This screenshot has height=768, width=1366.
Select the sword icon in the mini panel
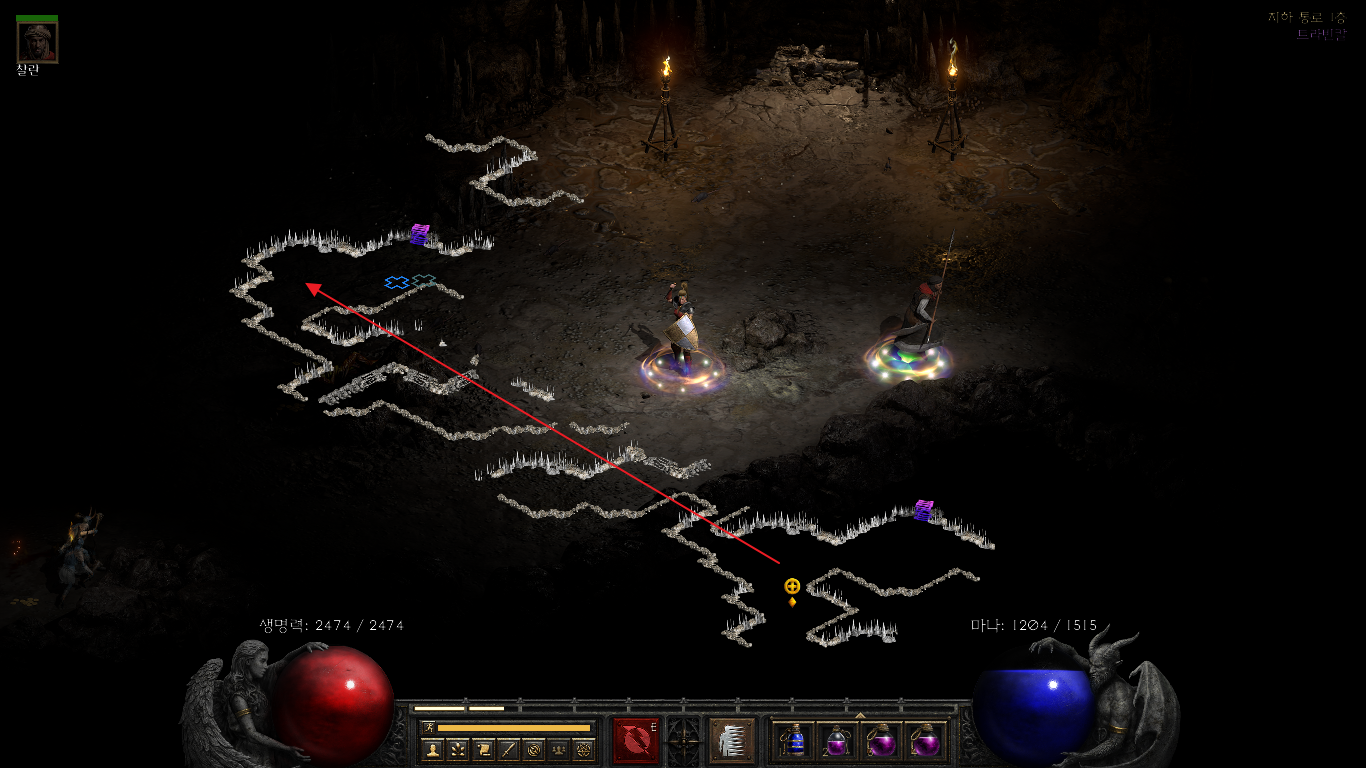point(508,749)
